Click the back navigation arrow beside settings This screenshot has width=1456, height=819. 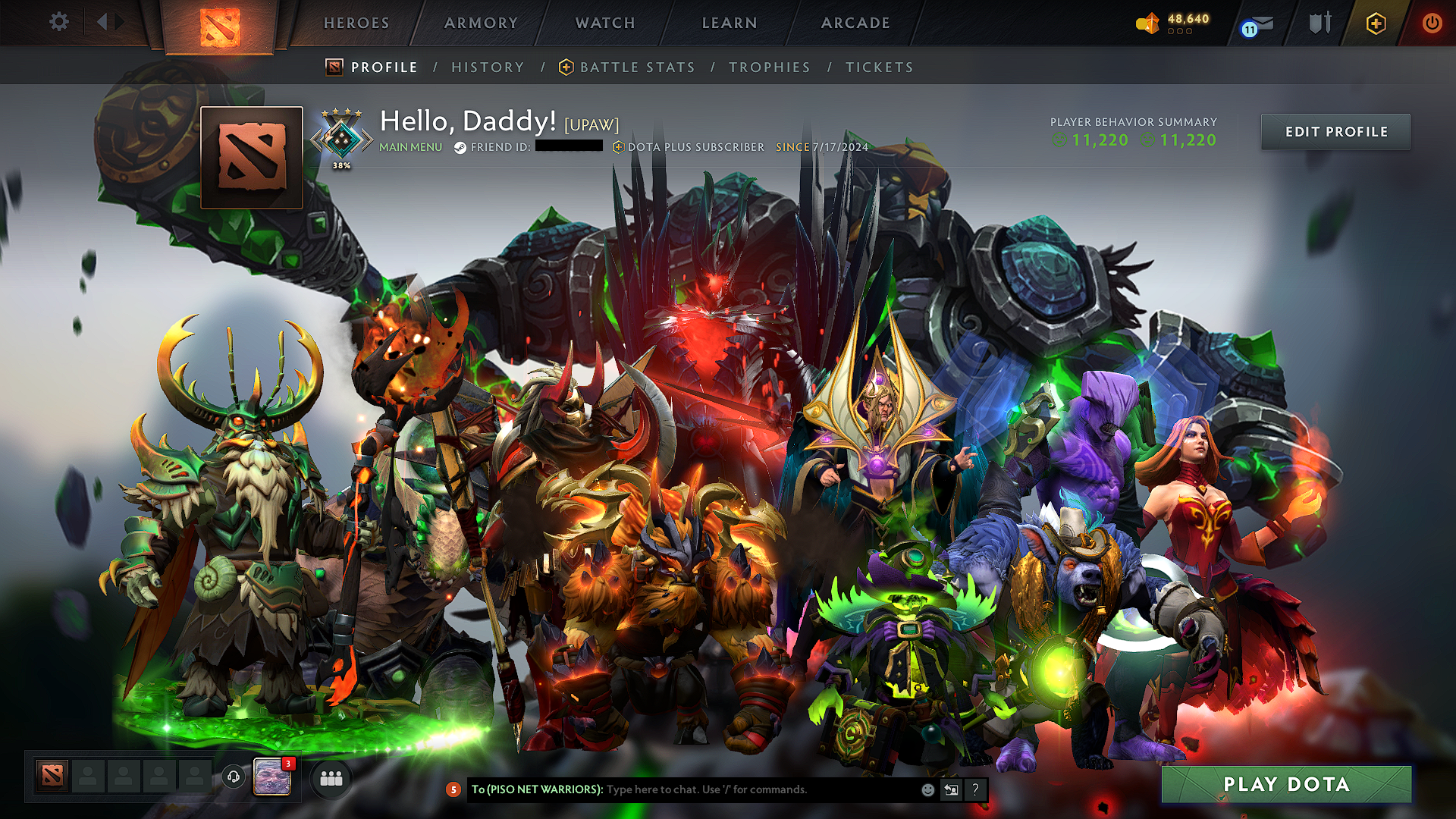[x=102, y=22]
